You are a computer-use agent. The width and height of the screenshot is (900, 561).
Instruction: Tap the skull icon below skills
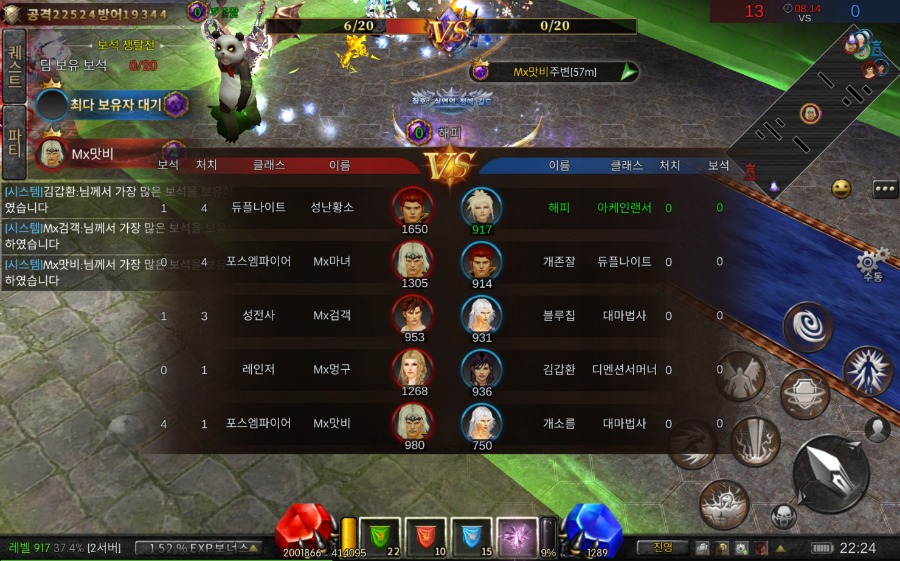point(783,516)
